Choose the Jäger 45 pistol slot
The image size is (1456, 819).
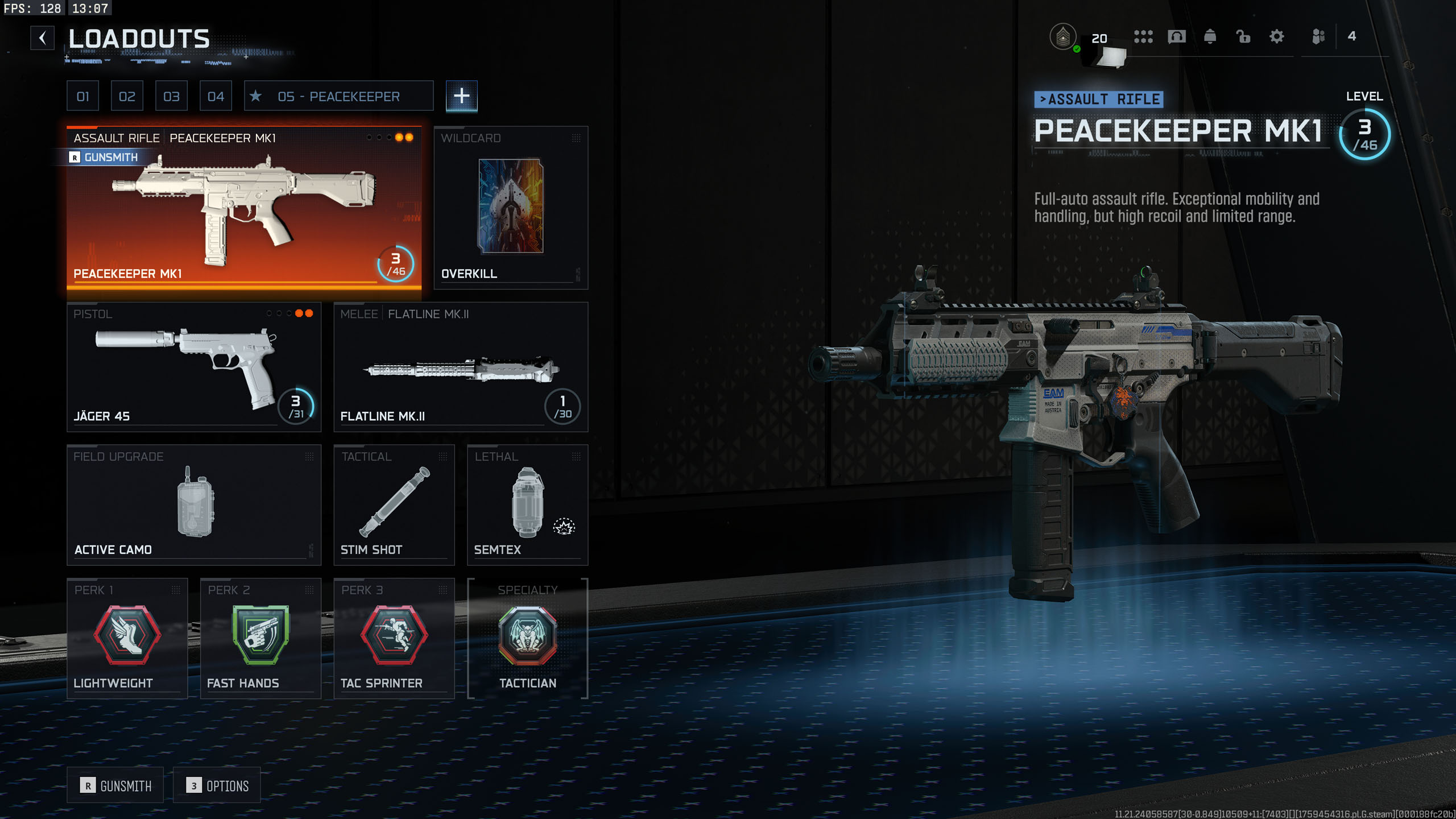click(194, 367)
